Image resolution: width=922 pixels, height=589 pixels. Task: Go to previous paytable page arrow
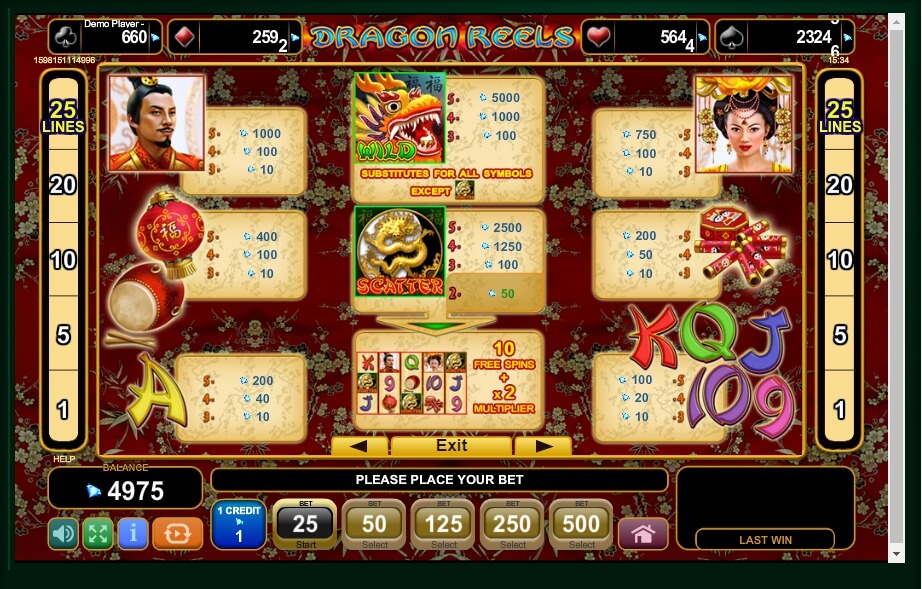(359, 446)
